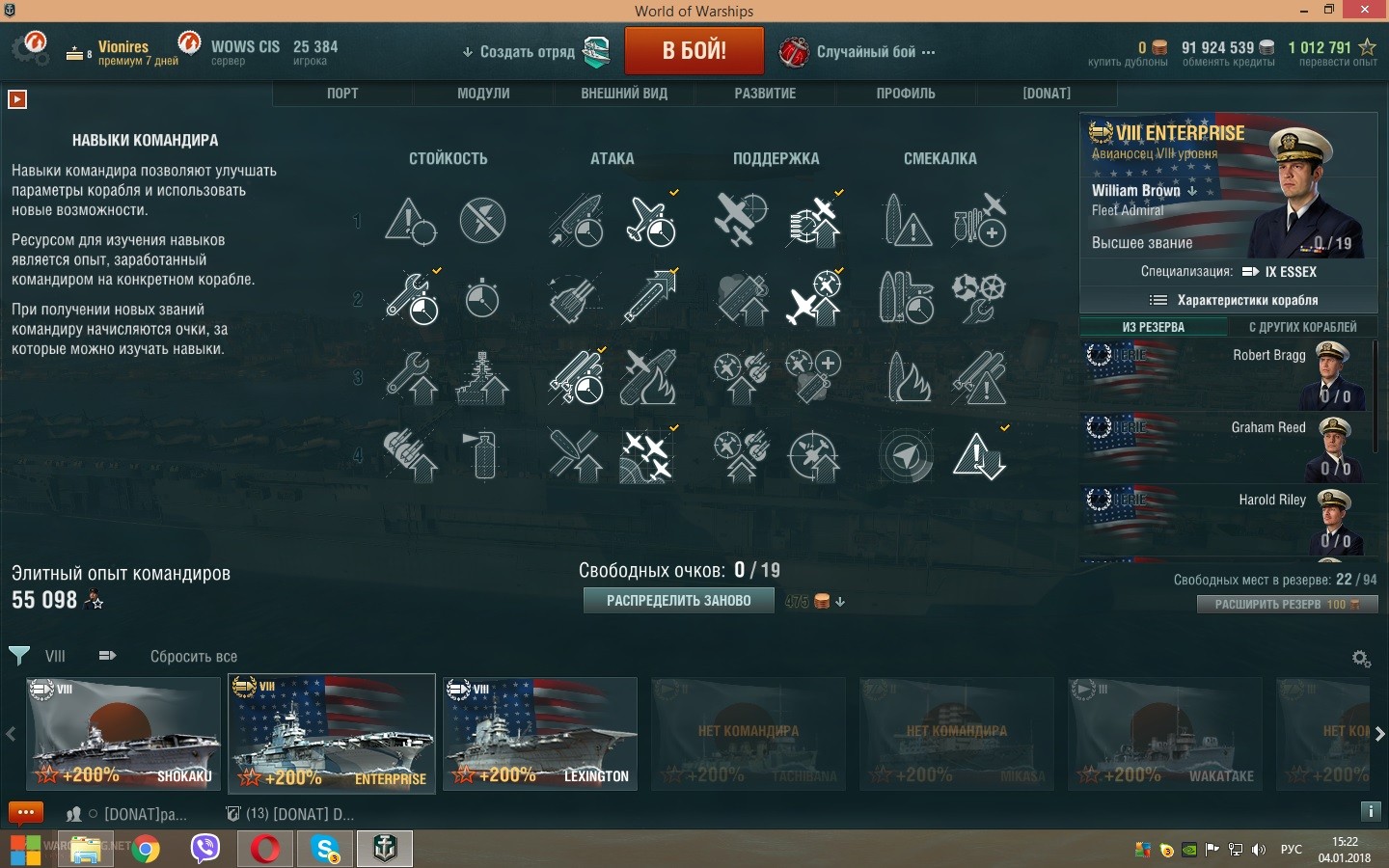Open the [DONAT] clan tab
Viewport: 1389px width, 868px height.
point(1047,94)
